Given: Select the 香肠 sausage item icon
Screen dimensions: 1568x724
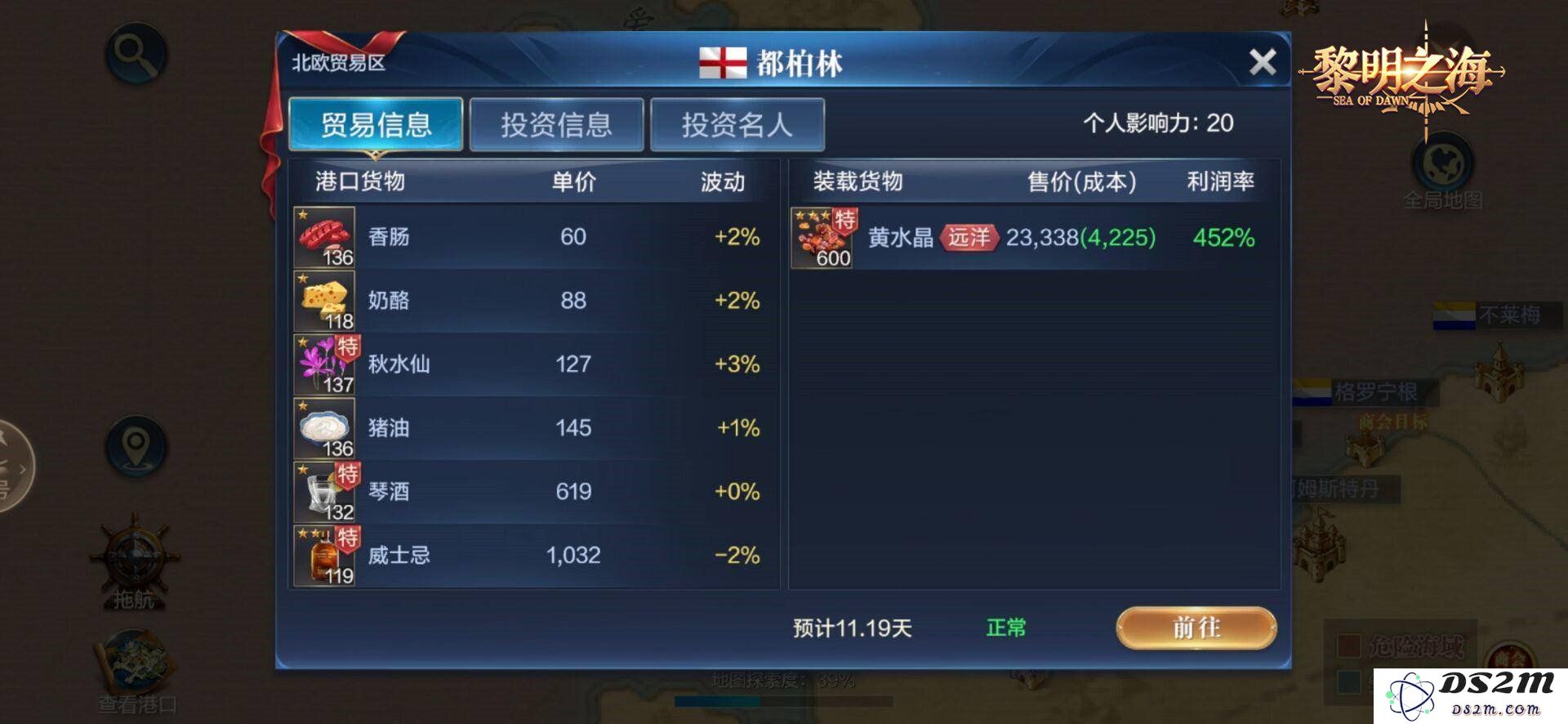Looking at the screenshot, I should pyautogui.click(x=324, y=236).
